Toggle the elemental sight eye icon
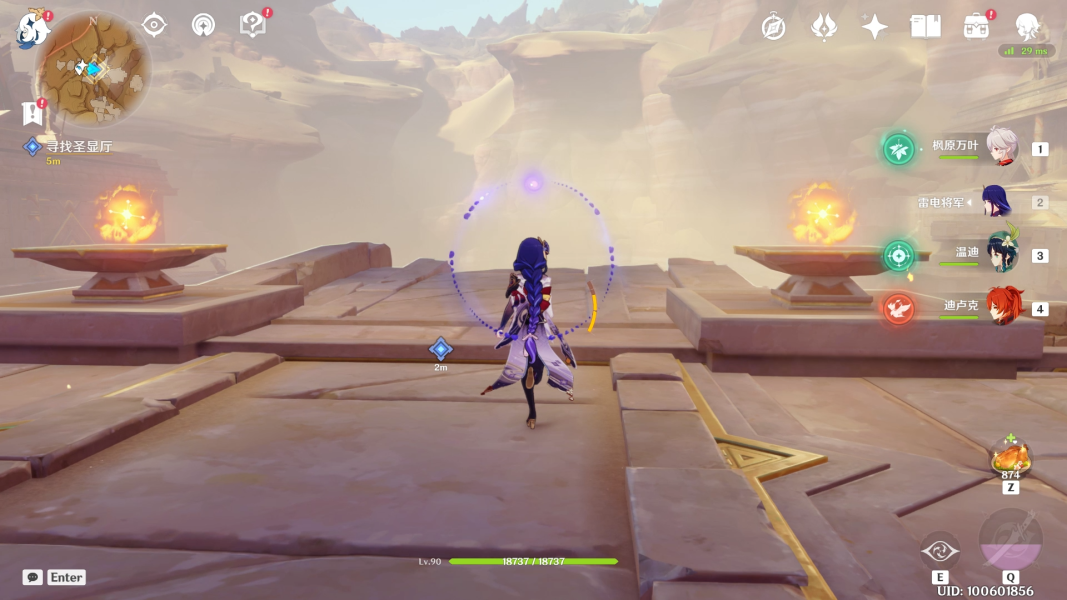The height and width of the screenshot is (600, 1067). pyautogui.click(x=154, y=25)
